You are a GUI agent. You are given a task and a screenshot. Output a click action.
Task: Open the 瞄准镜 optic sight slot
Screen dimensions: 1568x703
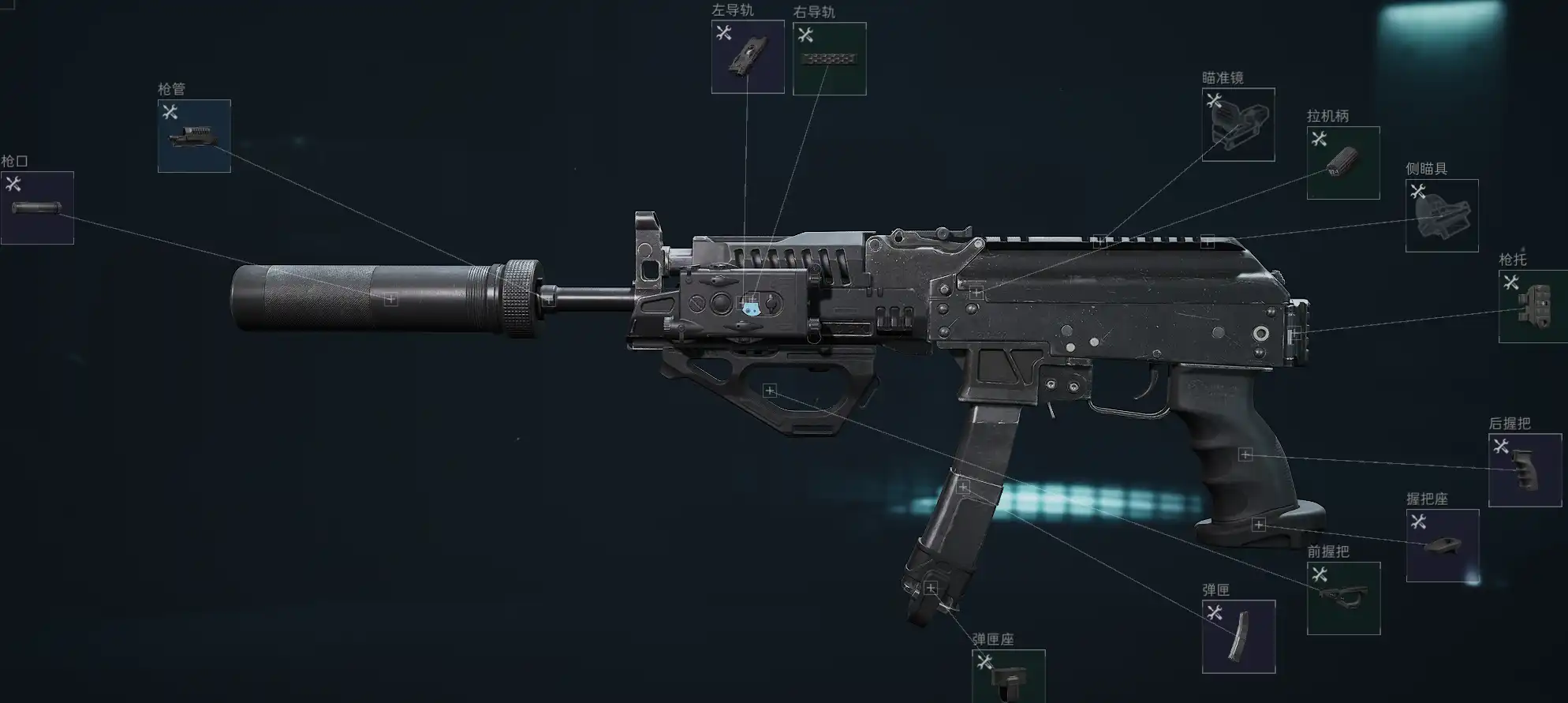point(1238,125)
